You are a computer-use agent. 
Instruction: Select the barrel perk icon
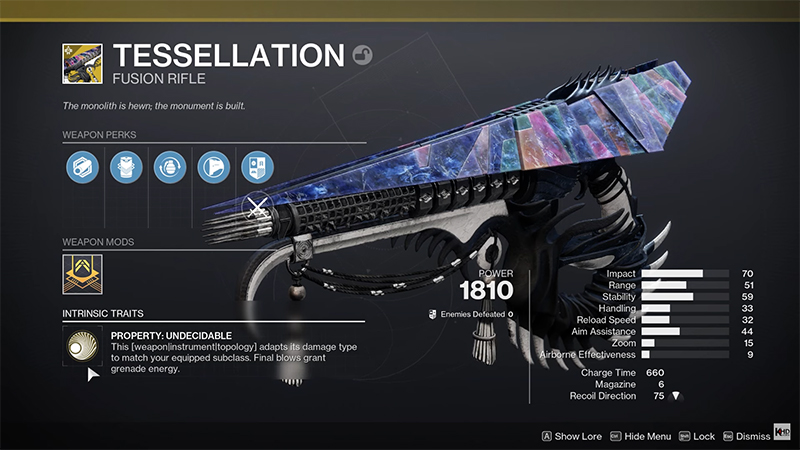click(82, 167)
